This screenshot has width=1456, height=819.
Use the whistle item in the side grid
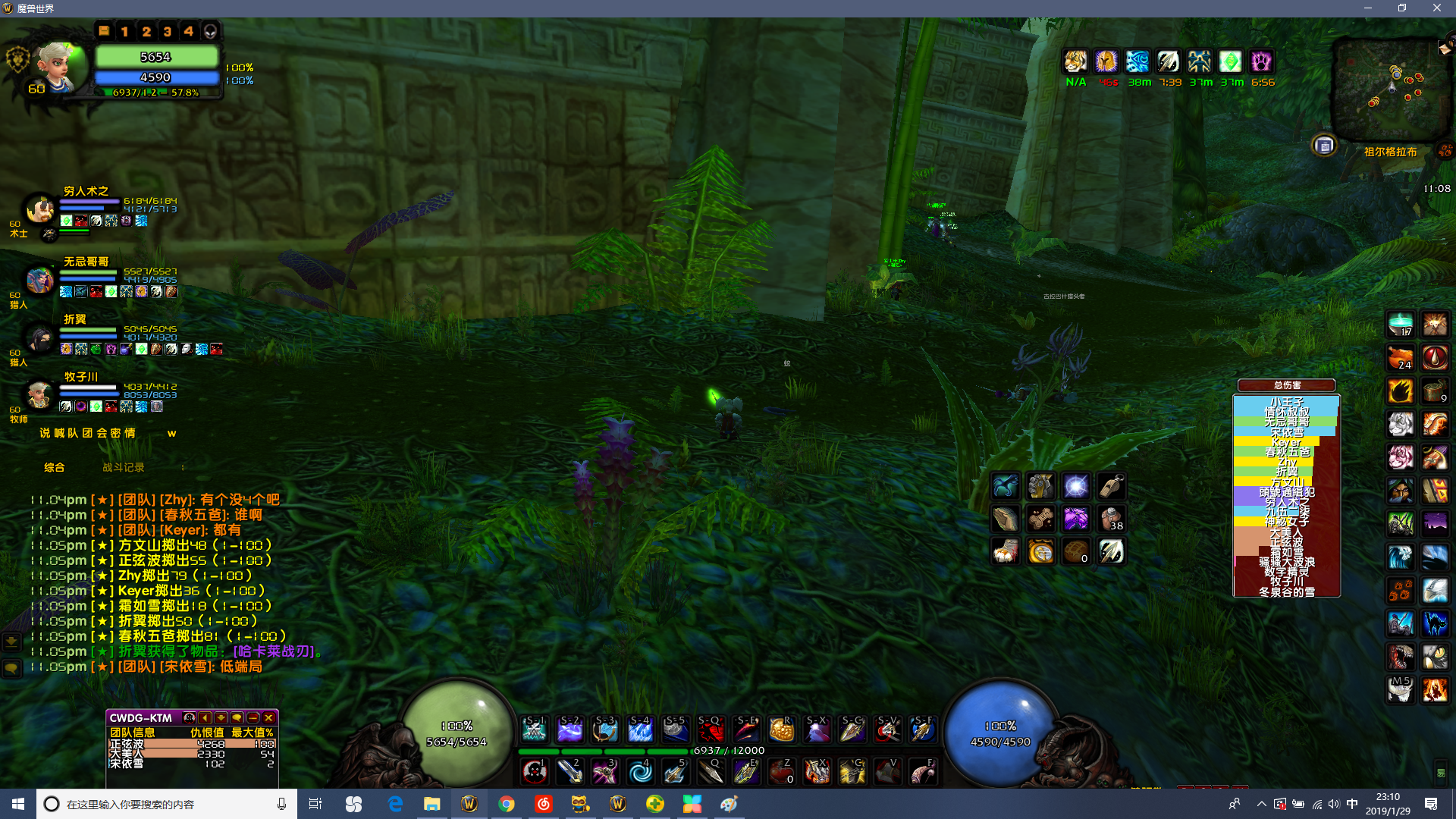coord(1111,485)
